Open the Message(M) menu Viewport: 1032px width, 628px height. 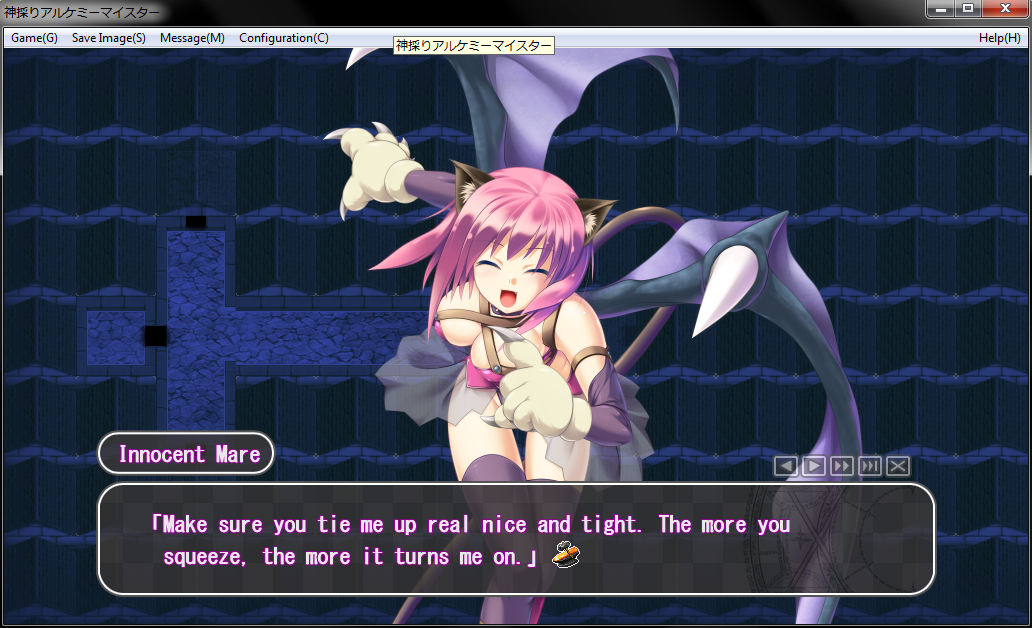tap(192, 38)
